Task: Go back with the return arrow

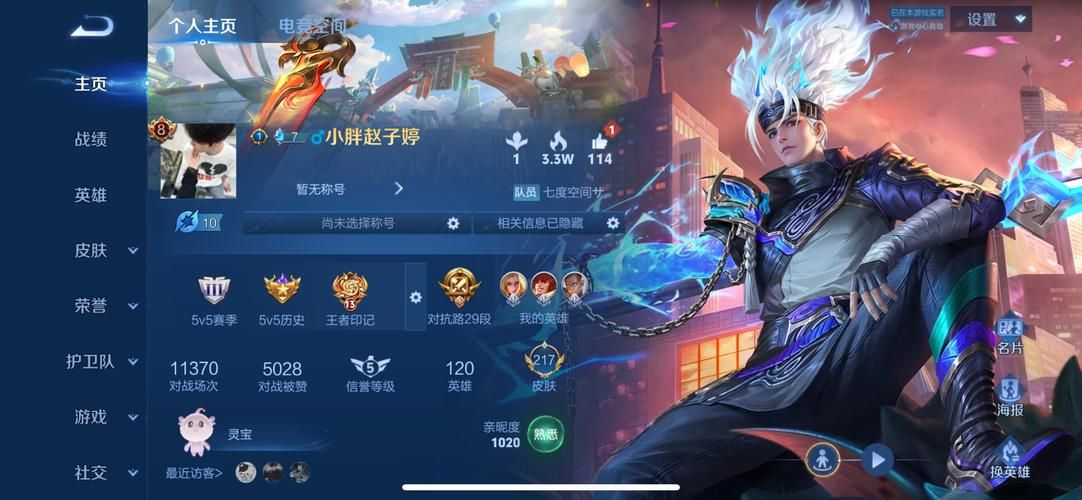Action: tap(92, 26)
